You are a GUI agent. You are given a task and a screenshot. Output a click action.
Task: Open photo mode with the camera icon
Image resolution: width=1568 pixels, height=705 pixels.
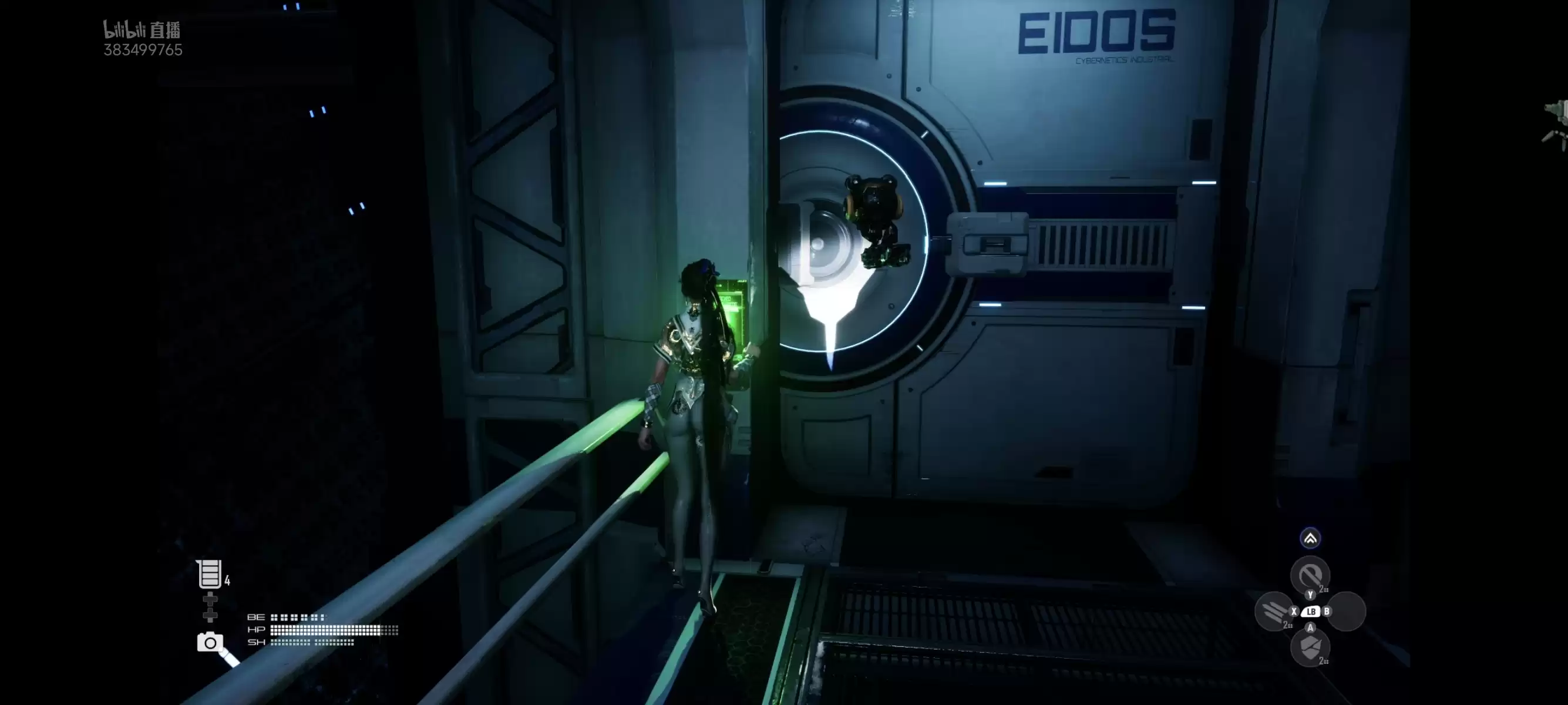tap(210, 642)
